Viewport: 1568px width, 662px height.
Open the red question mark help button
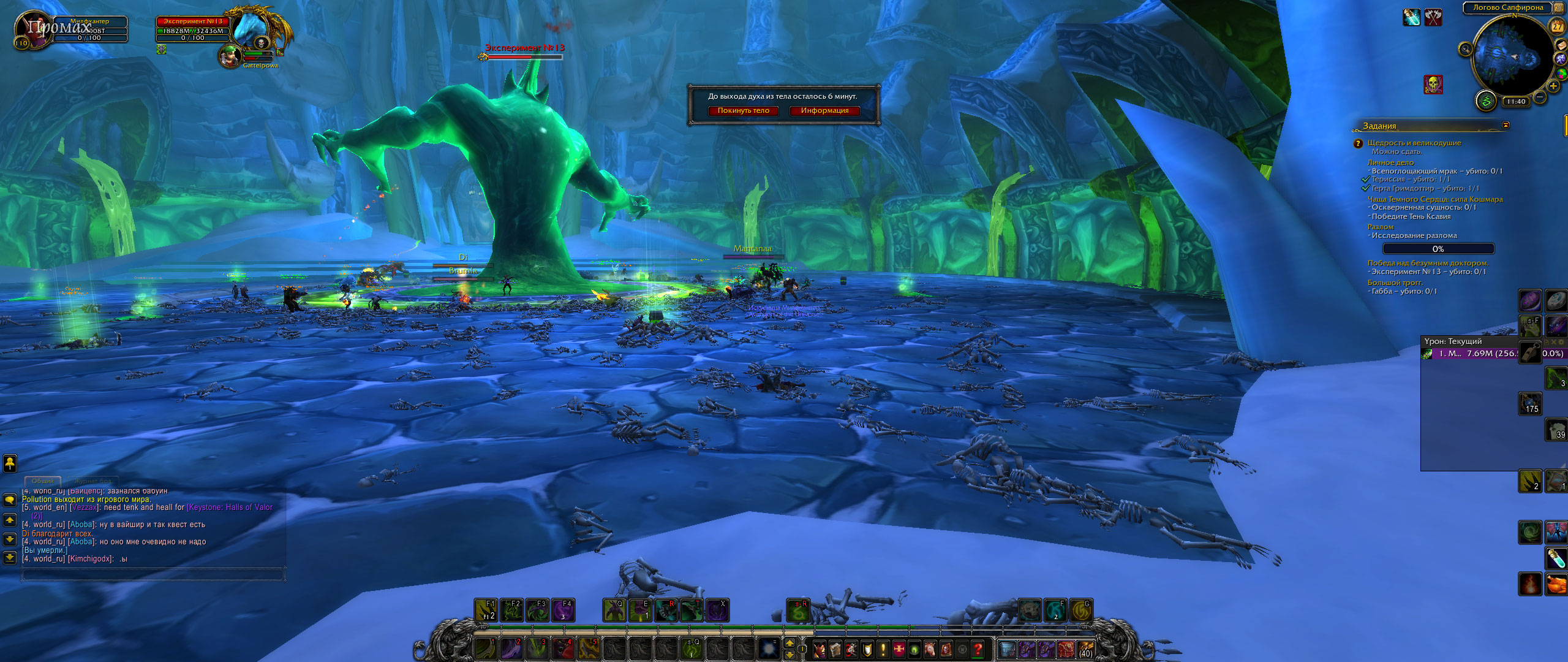coord(978,649)
